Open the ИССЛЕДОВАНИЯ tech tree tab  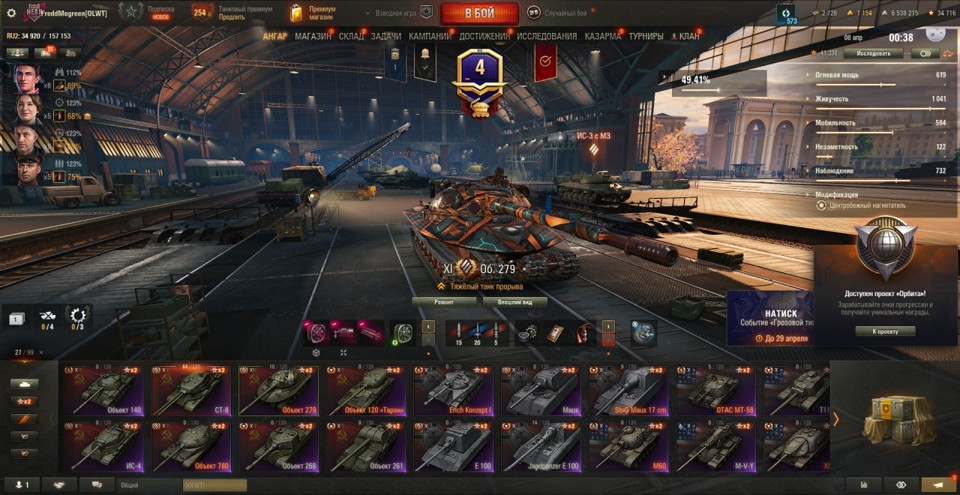pos(547,36)
